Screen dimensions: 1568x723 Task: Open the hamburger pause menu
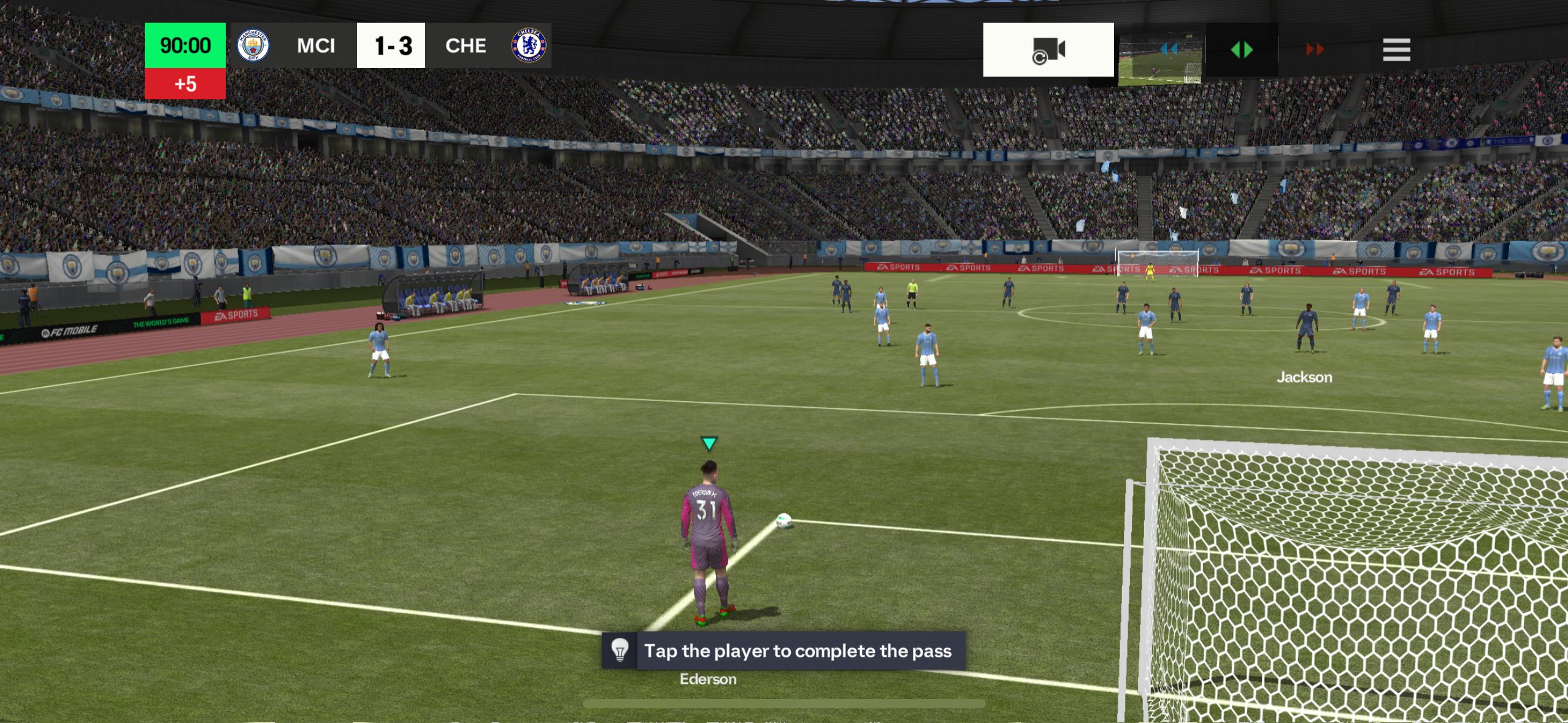coord(1397,49)
